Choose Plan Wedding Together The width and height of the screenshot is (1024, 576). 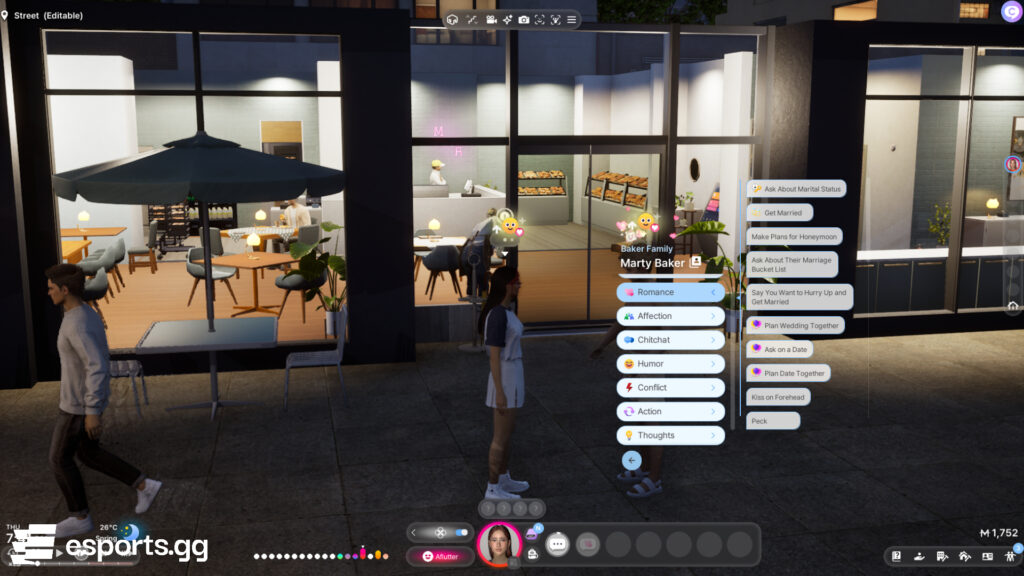795,325
